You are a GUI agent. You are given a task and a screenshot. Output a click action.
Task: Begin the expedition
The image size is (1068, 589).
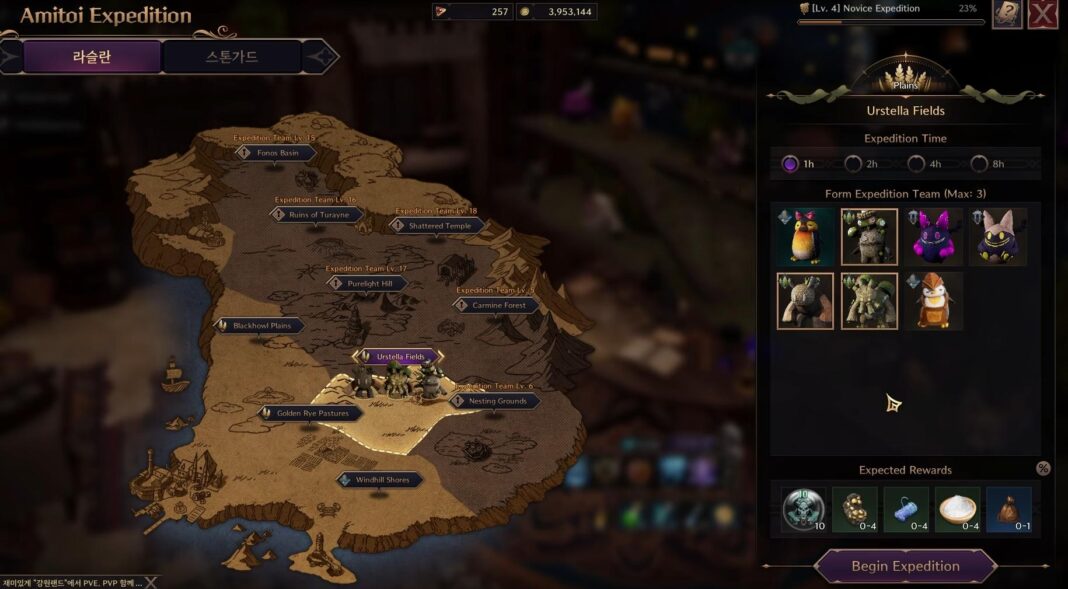pyautogui.click(x=905, y=566)
